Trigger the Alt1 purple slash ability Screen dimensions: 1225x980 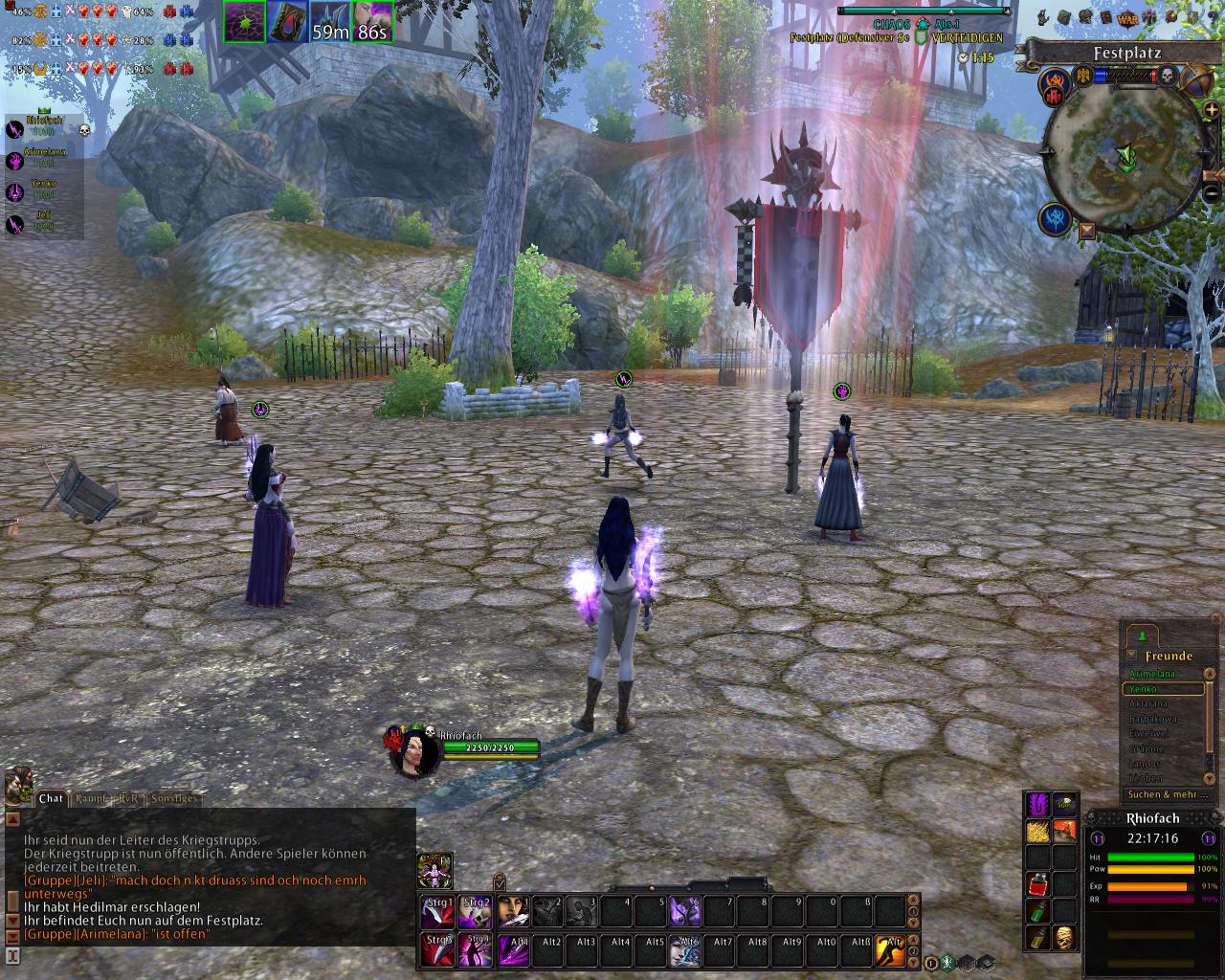click(x=512, y=949)
